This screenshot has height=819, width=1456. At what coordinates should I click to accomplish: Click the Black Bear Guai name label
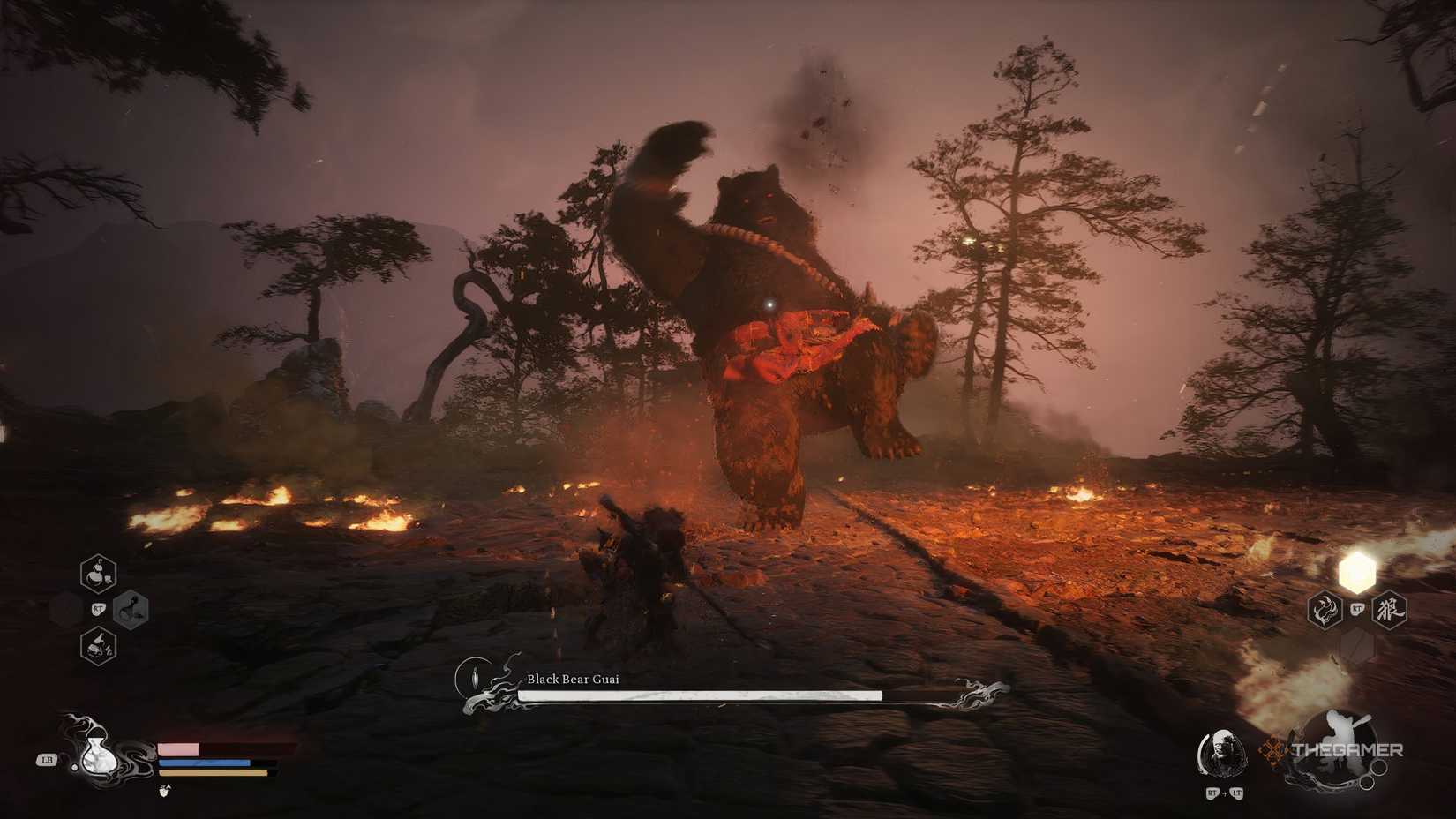572,680
